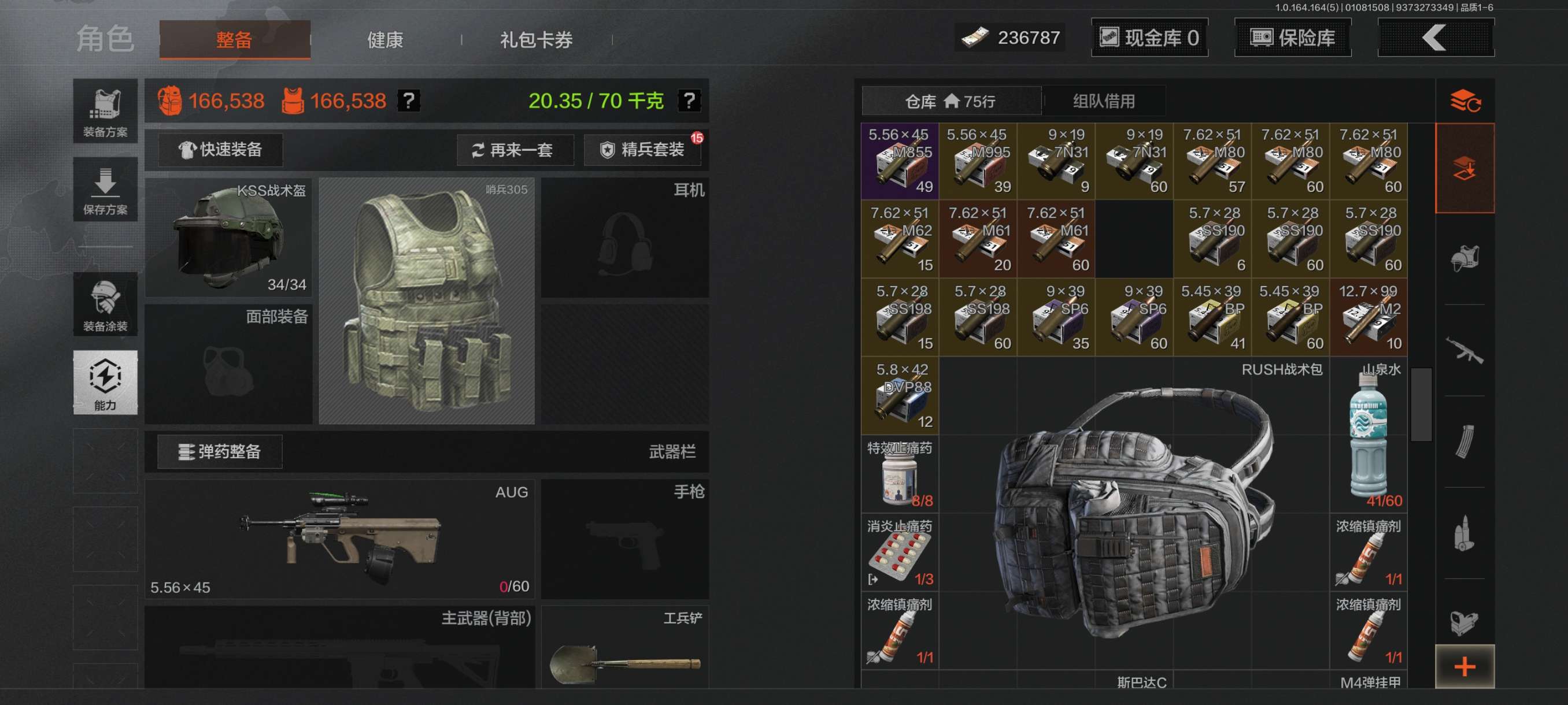The image size is (1568, 705).
Task: Switch to the 组队借用 tab
Action: click(x=1103, y=101)
